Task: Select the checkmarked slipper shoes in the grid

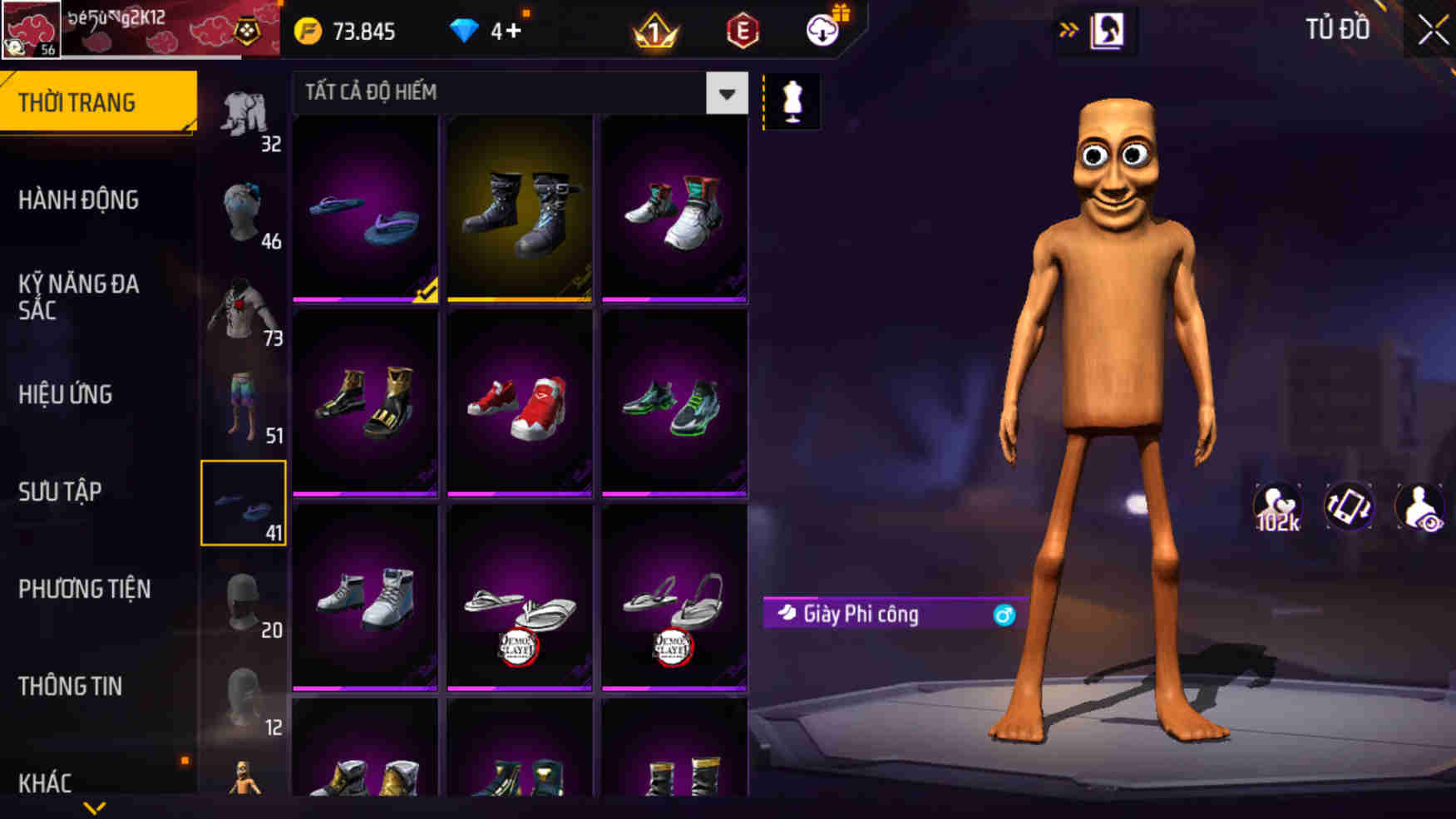Action: coord(364,208)
